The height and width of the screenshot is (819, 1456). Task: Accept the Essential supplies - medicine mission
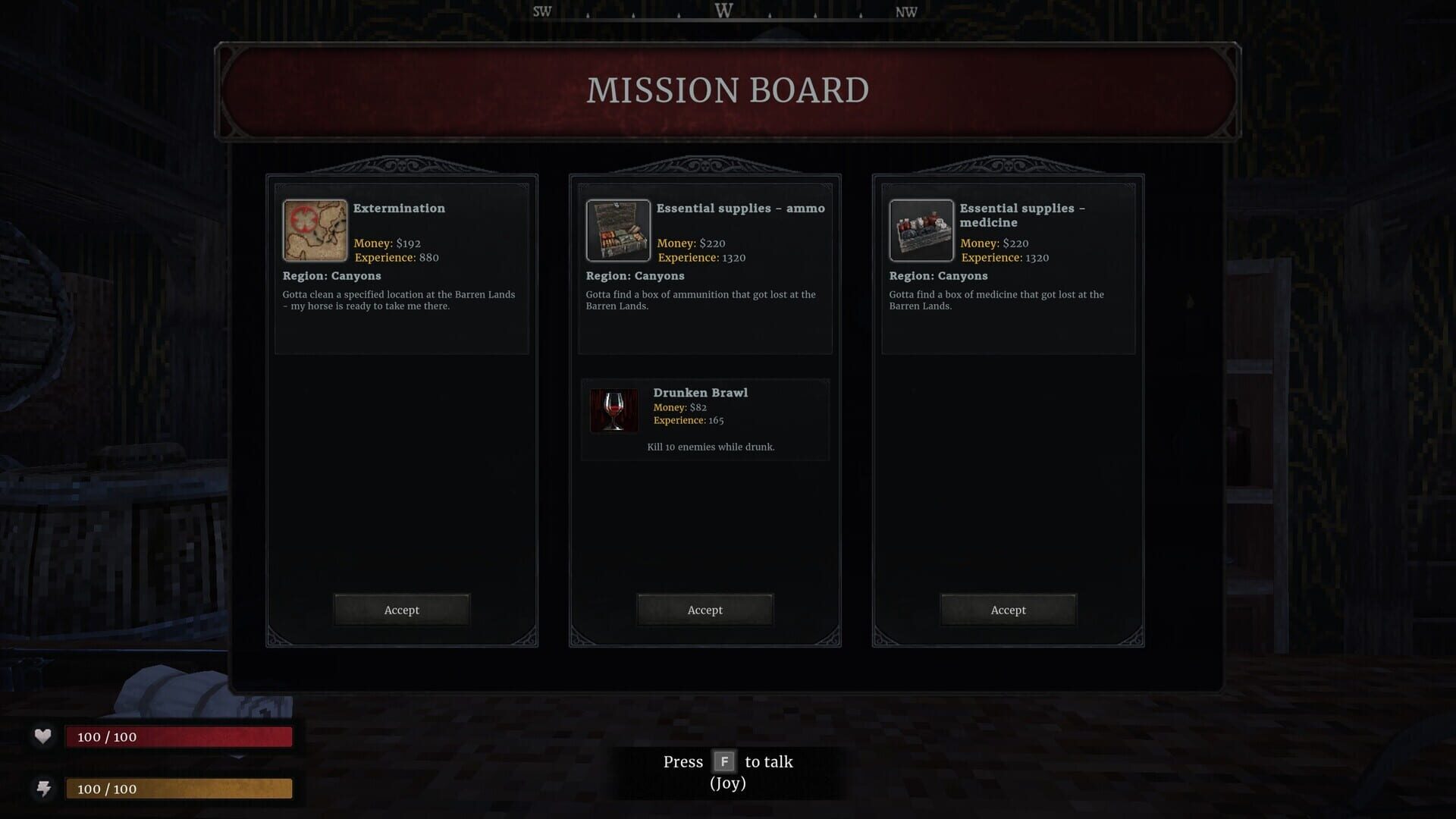(x=1008, y=609)
